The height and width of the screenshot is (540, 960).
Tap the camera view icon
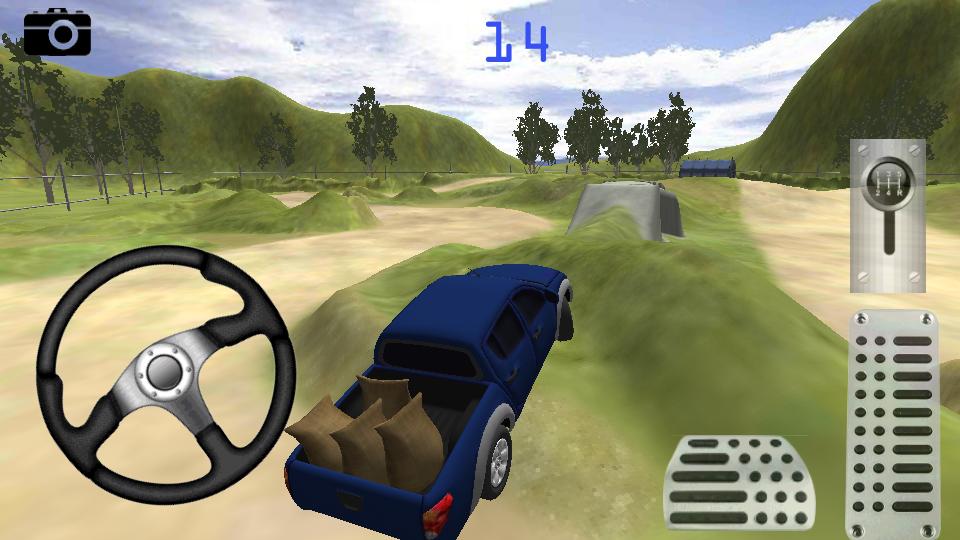point(57,32)
